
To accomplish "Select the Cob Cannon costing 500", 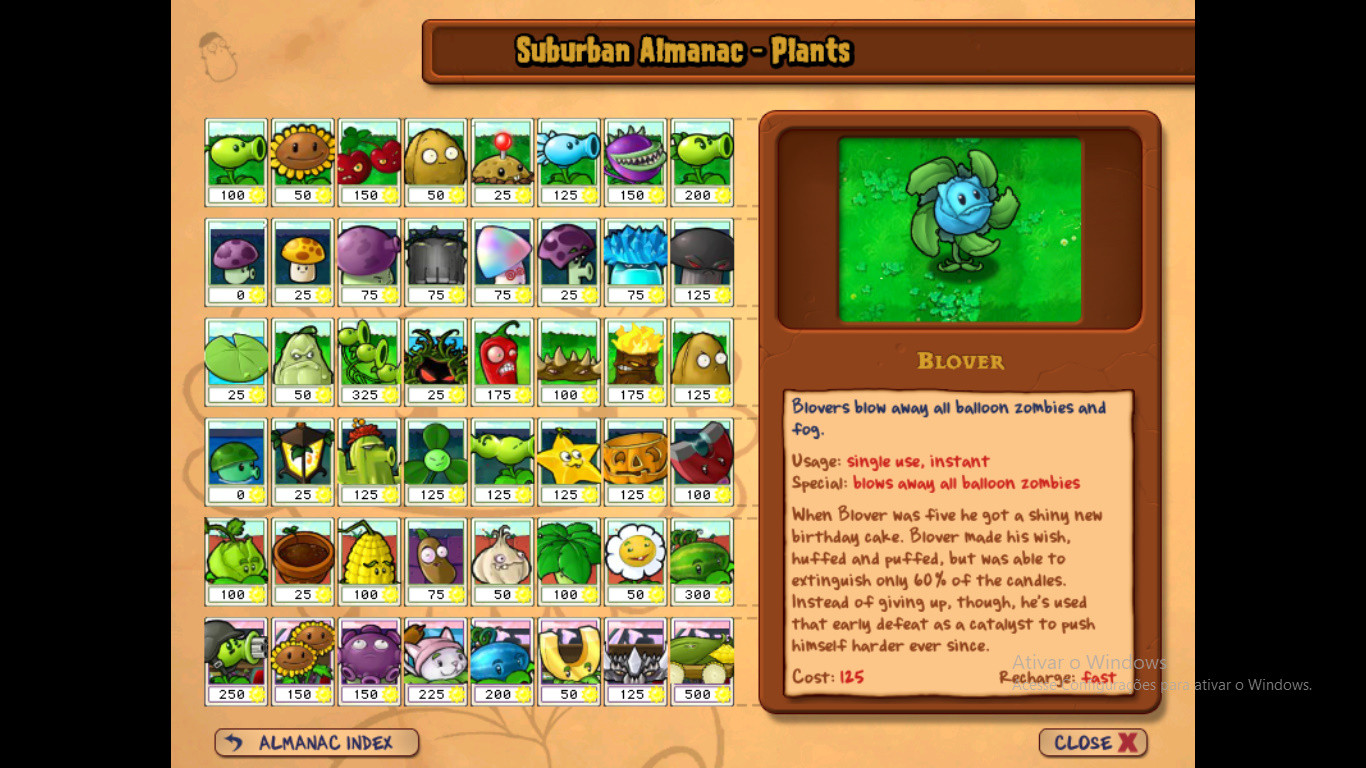I will click(x=701, y=659).
